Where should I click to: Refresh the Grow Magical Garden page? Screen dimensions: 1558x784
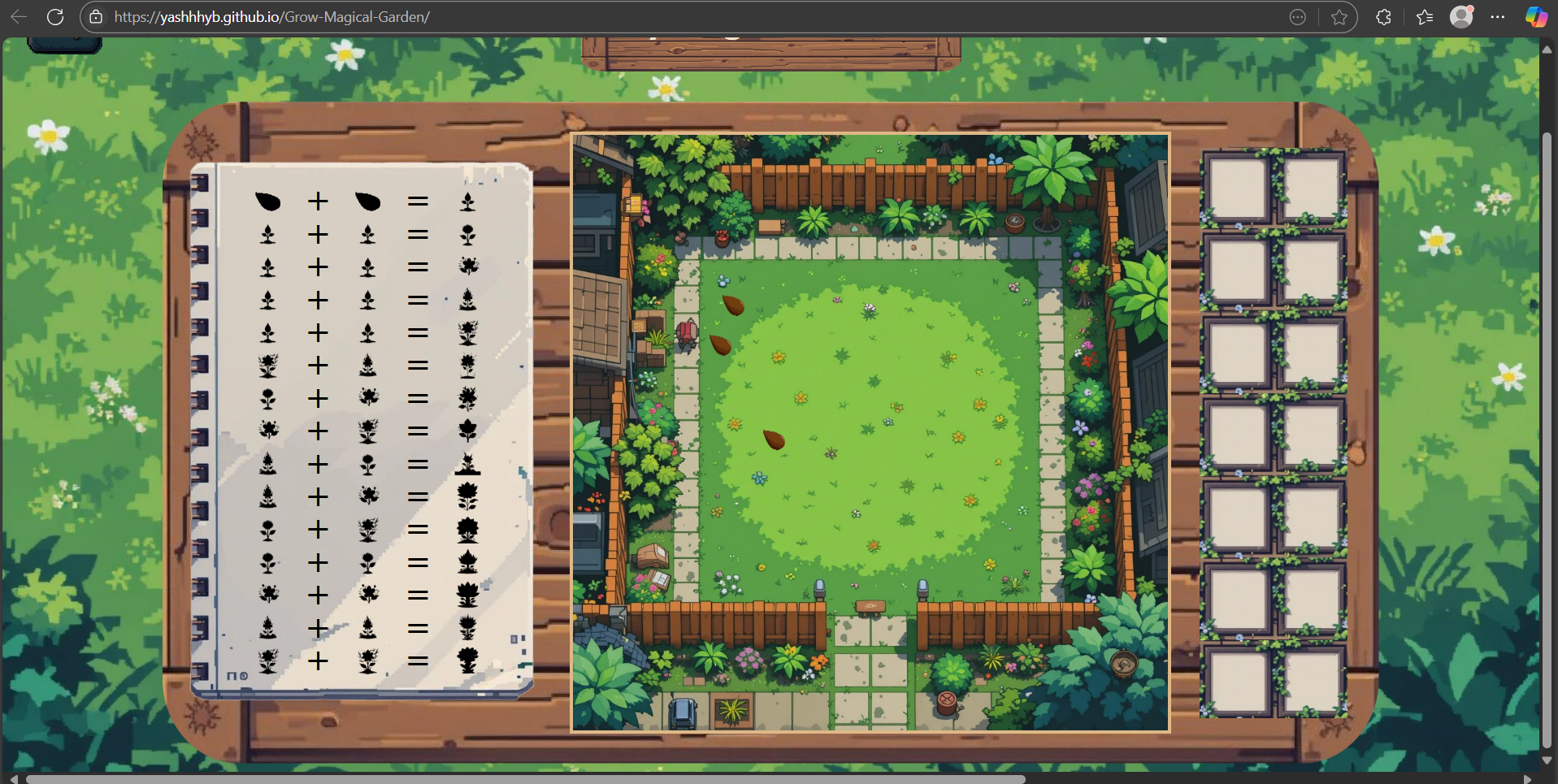[x=55, y=16]
